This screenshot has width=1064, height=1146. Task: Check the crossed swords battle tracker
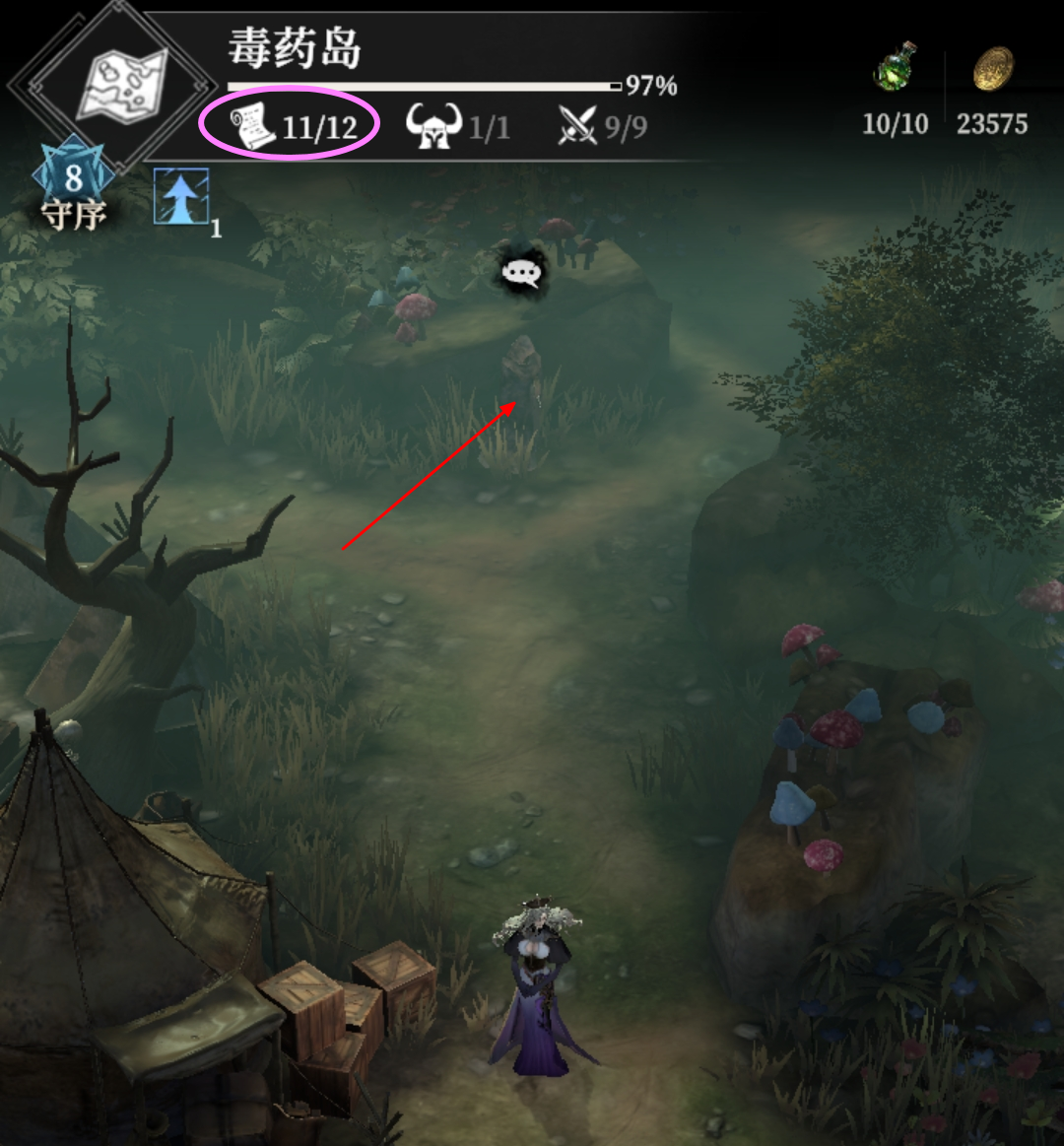(x=578, y=127)
